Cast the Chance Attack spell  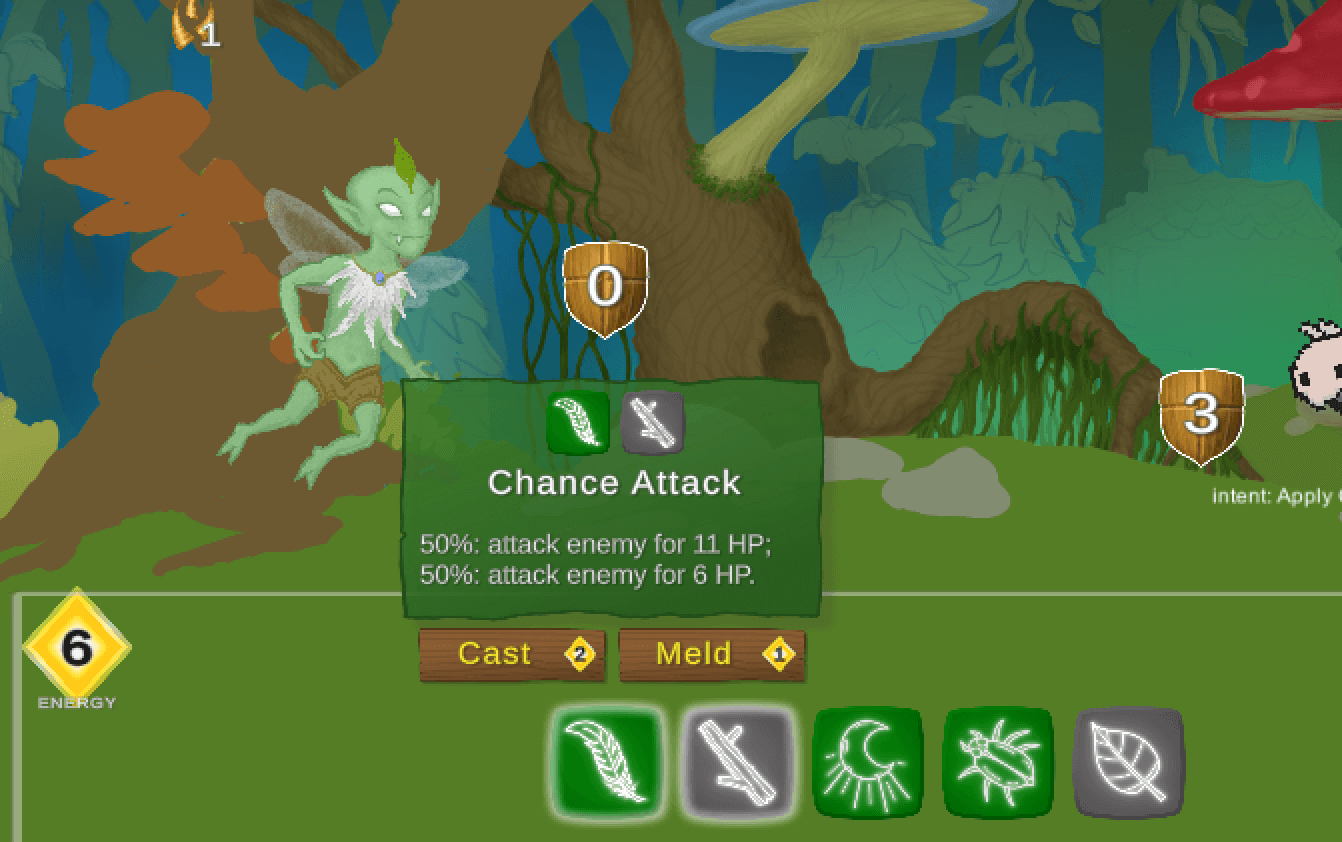[x=511, y=655]
